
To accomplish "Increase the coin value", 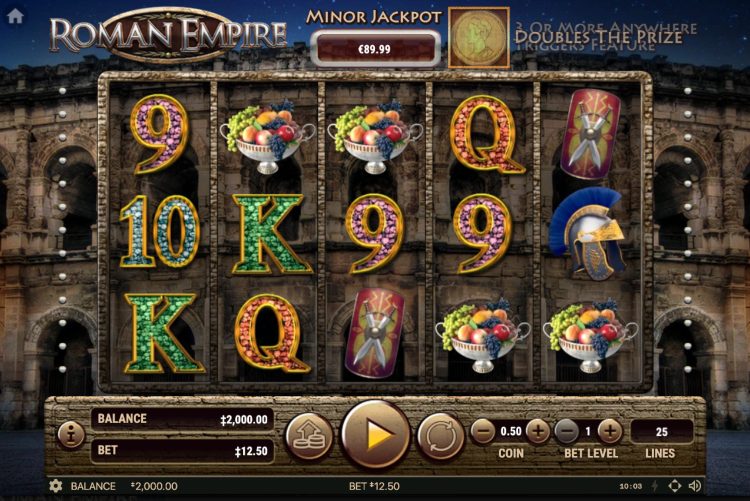I will point(537,431).
